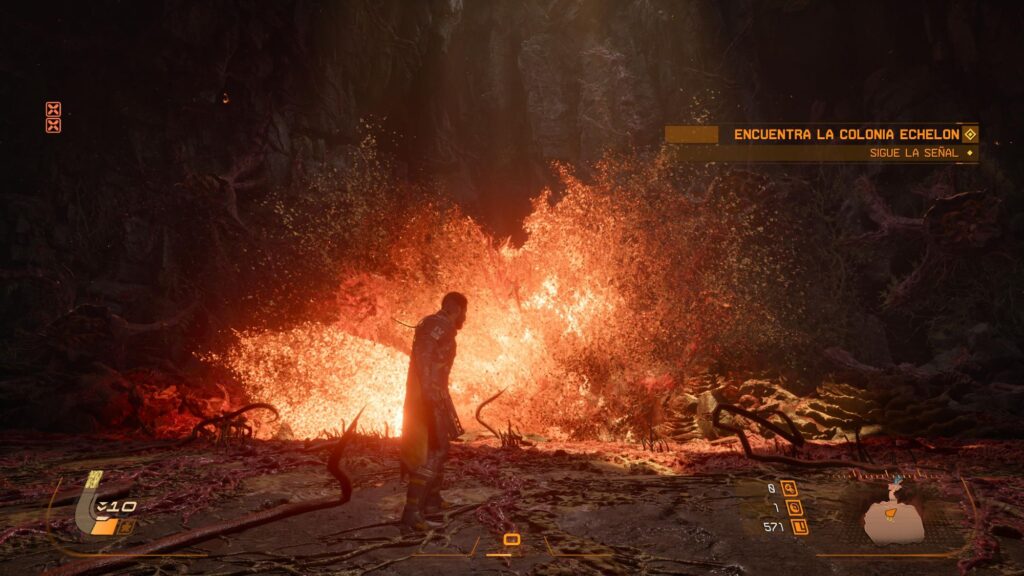The height and width of the screenshot is (576, 1024).
Task: Click the orange square icon at bottom center
Action: (511, 540)
